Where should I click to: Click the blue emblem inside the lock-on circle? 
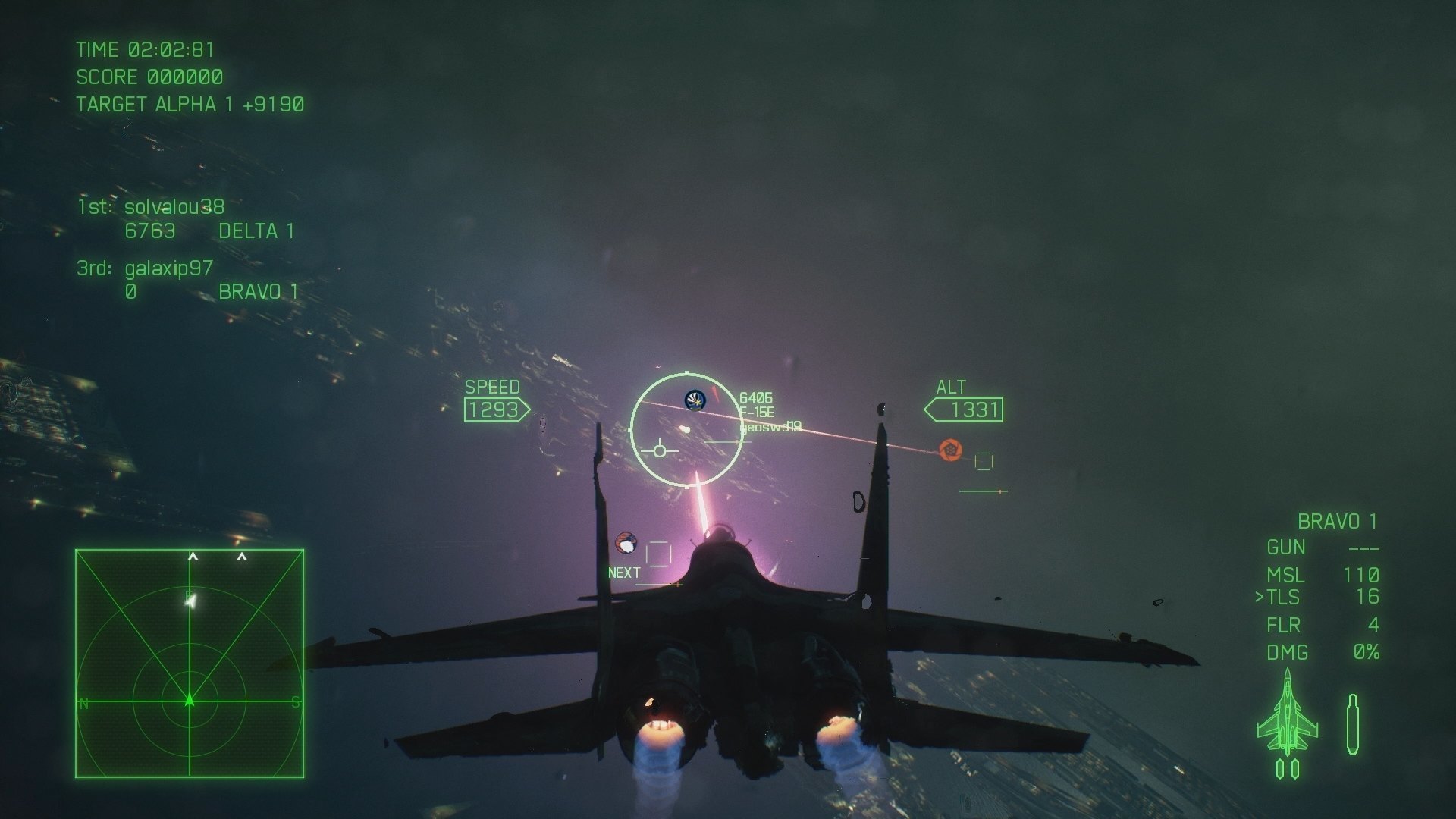(695, 400)
